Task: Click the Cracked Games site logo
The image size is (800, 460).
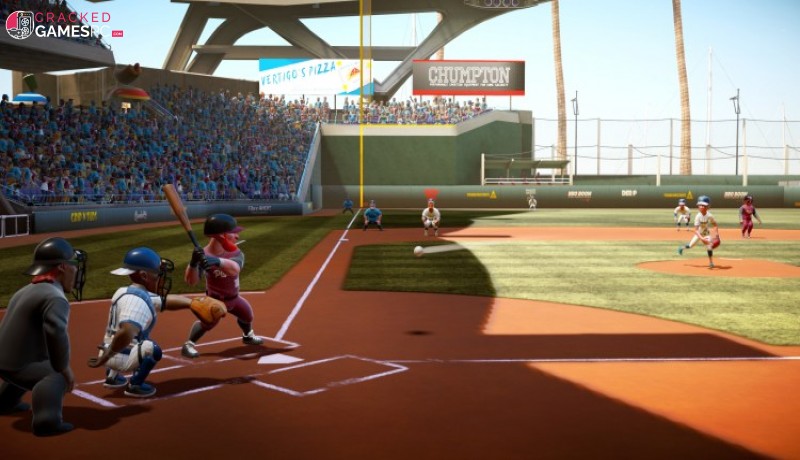Action: point(62,24)
